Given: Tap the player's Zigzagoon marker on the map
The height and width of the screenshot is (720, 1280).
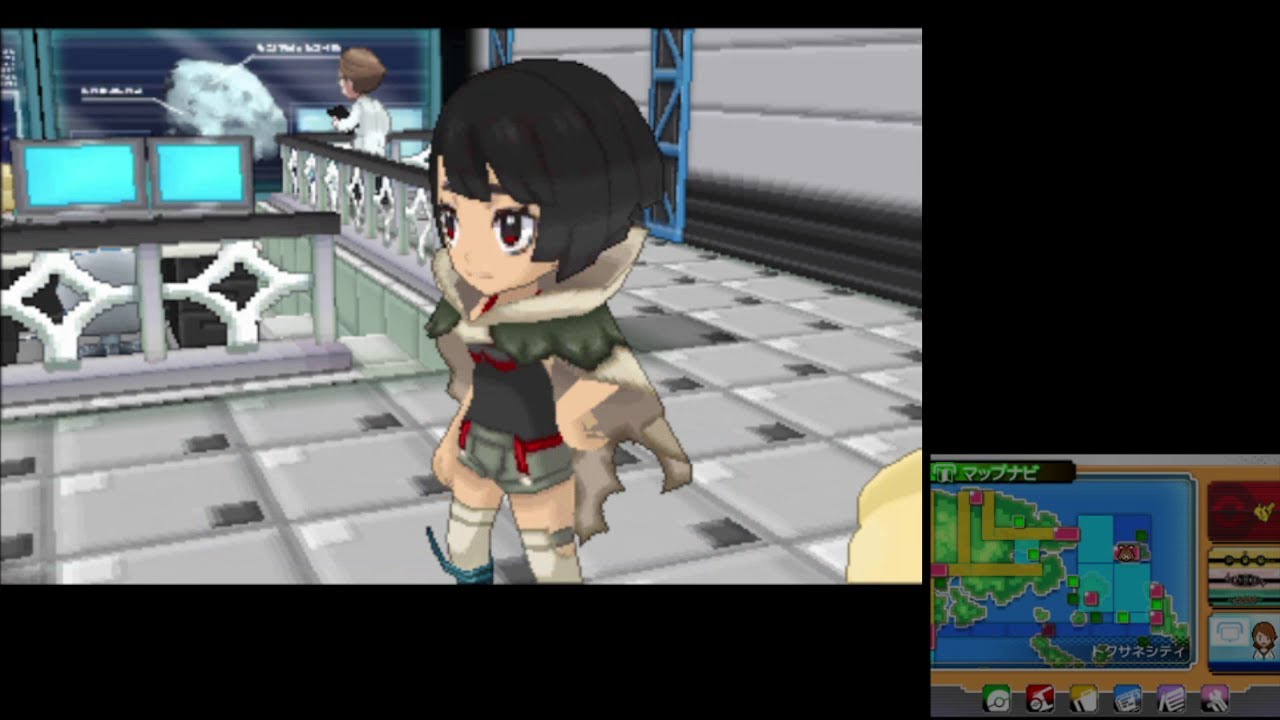Looking at the screenshot, I should click(1126, 551).
